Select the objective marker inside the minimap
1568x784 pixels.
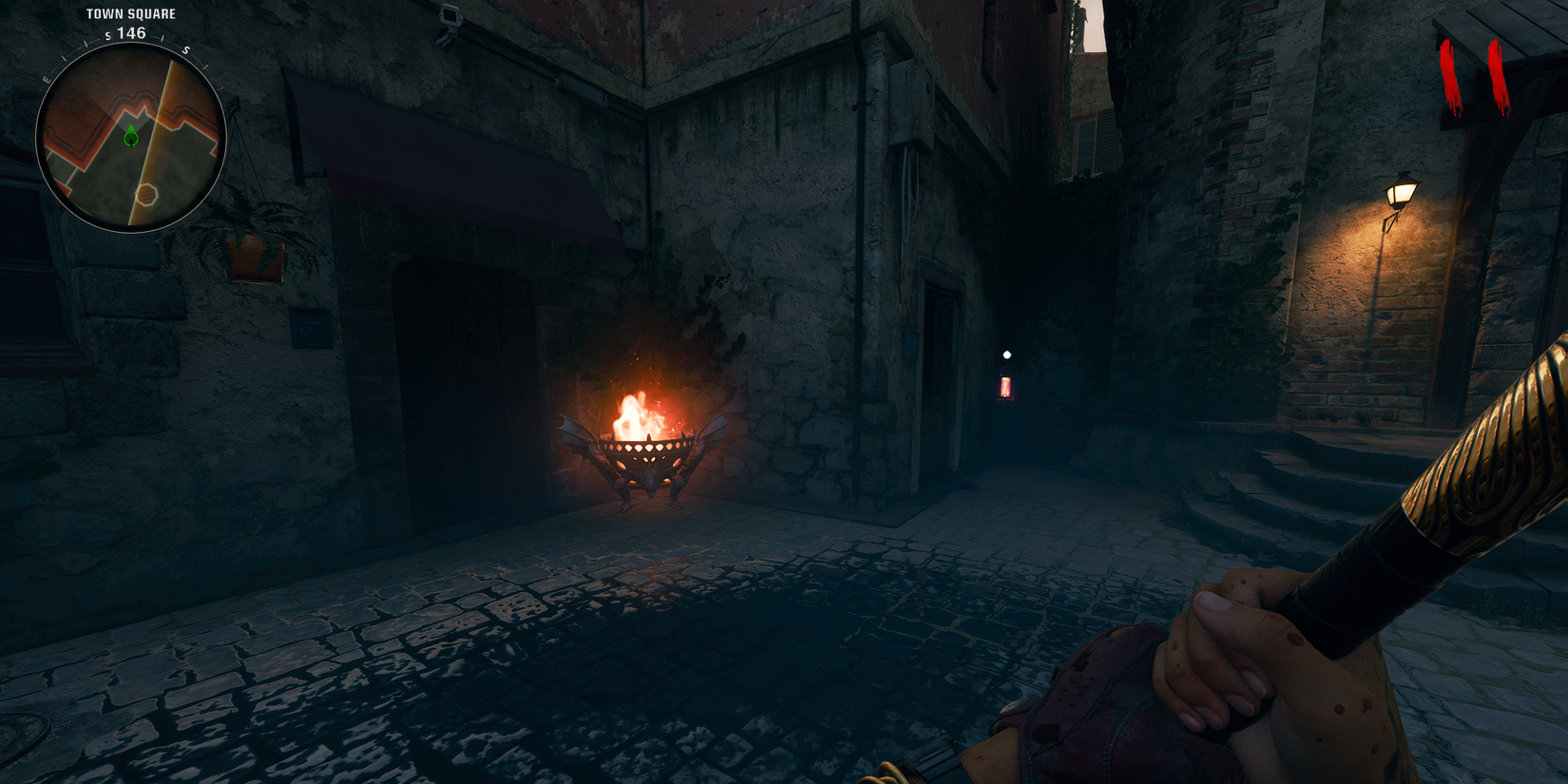coord(130,141)
